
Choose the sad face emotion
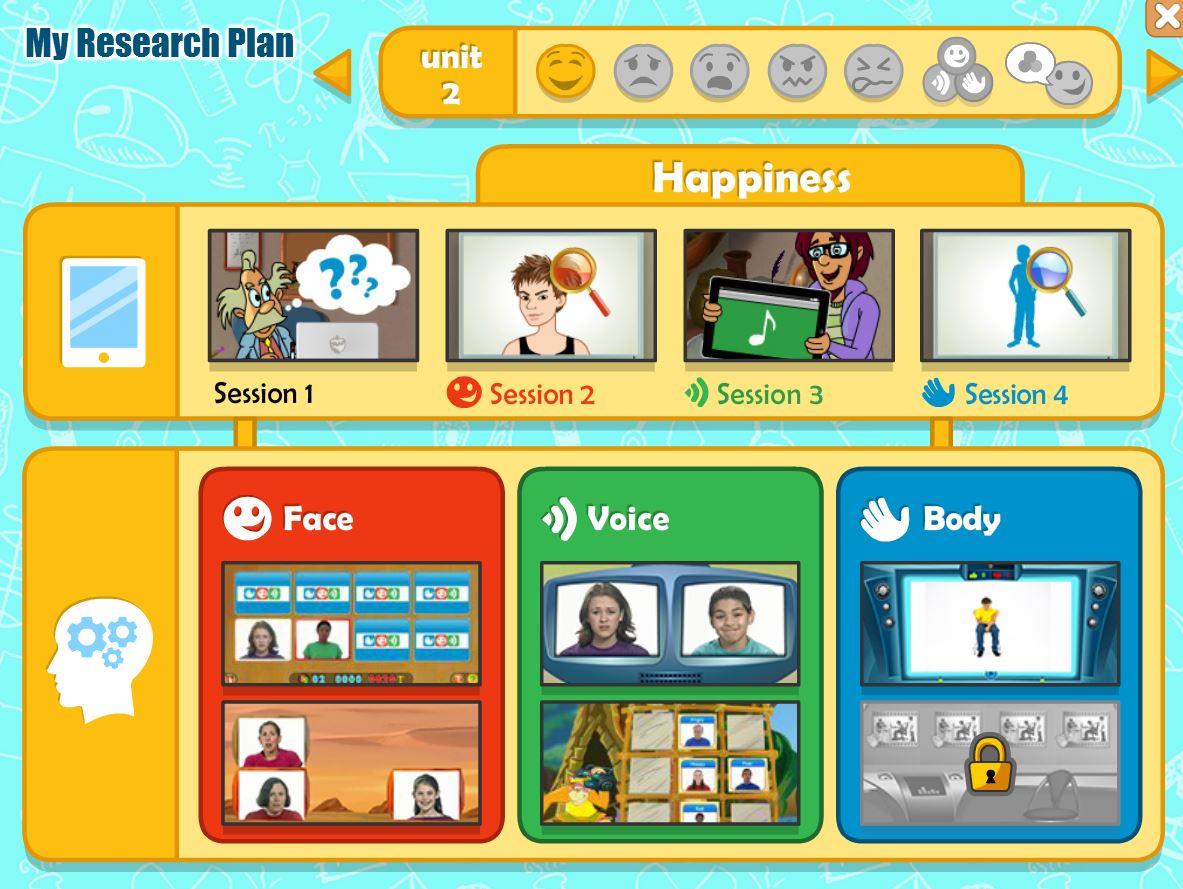pyautogui.click(x=643, y=72)
